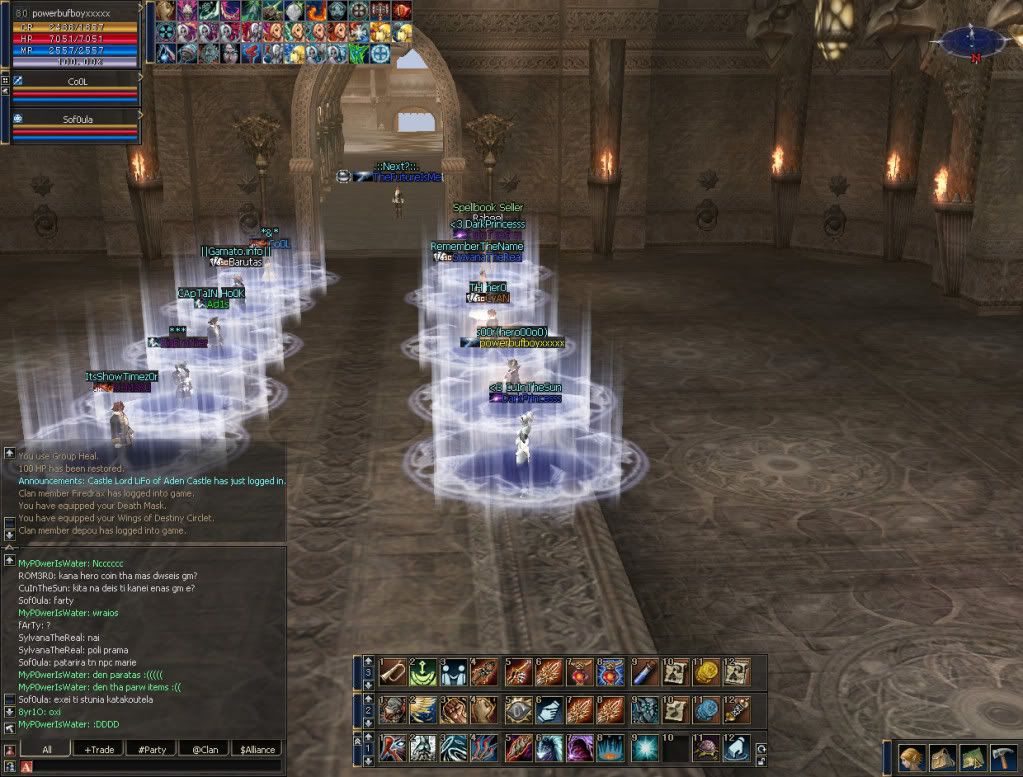Open the system menu hammer icon
The height and width of the screenshot is (777, 1023).
[x=1001, y=757]
